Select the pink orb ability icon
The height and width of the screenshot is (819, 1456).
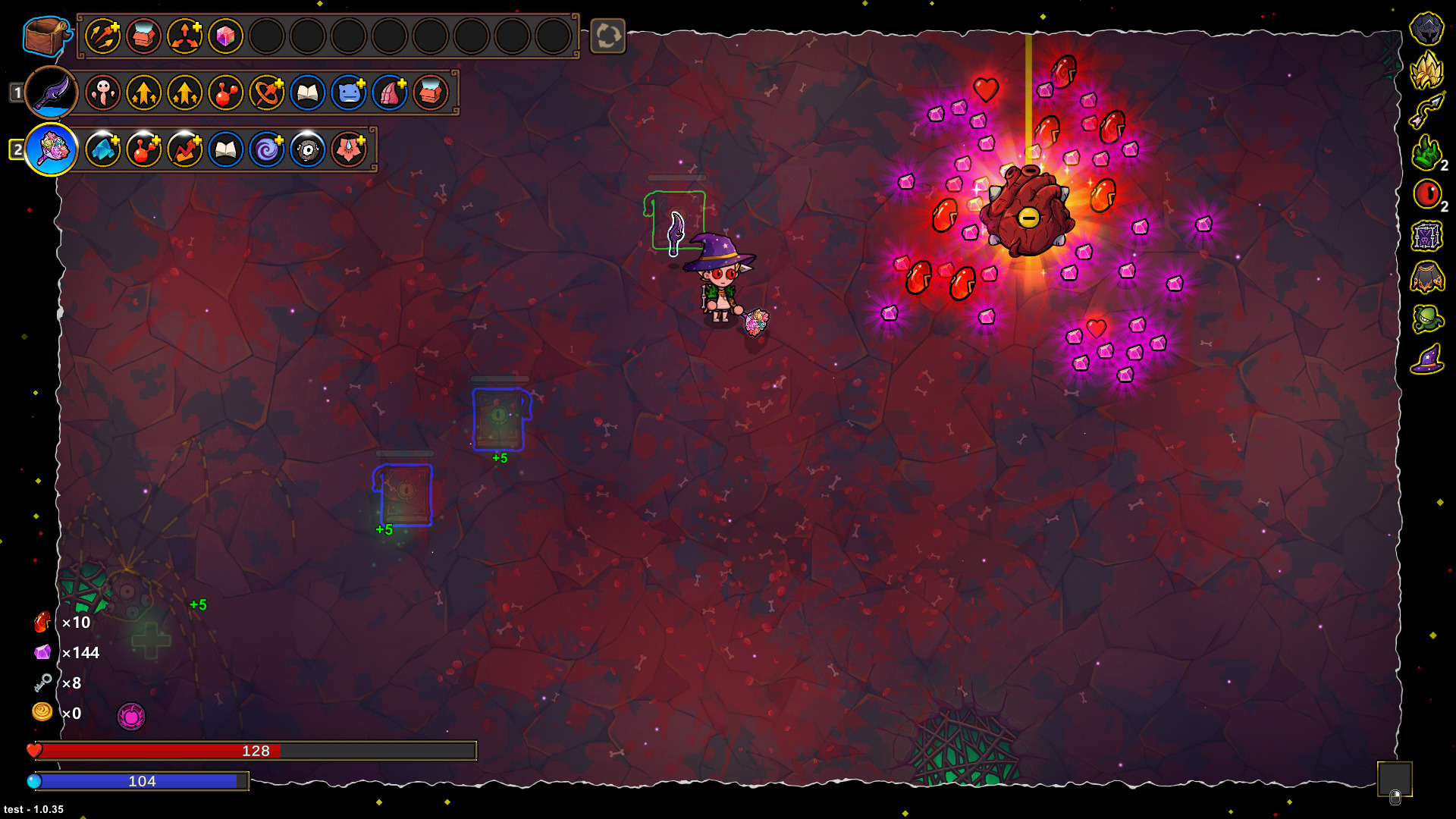tap(131, 716)
